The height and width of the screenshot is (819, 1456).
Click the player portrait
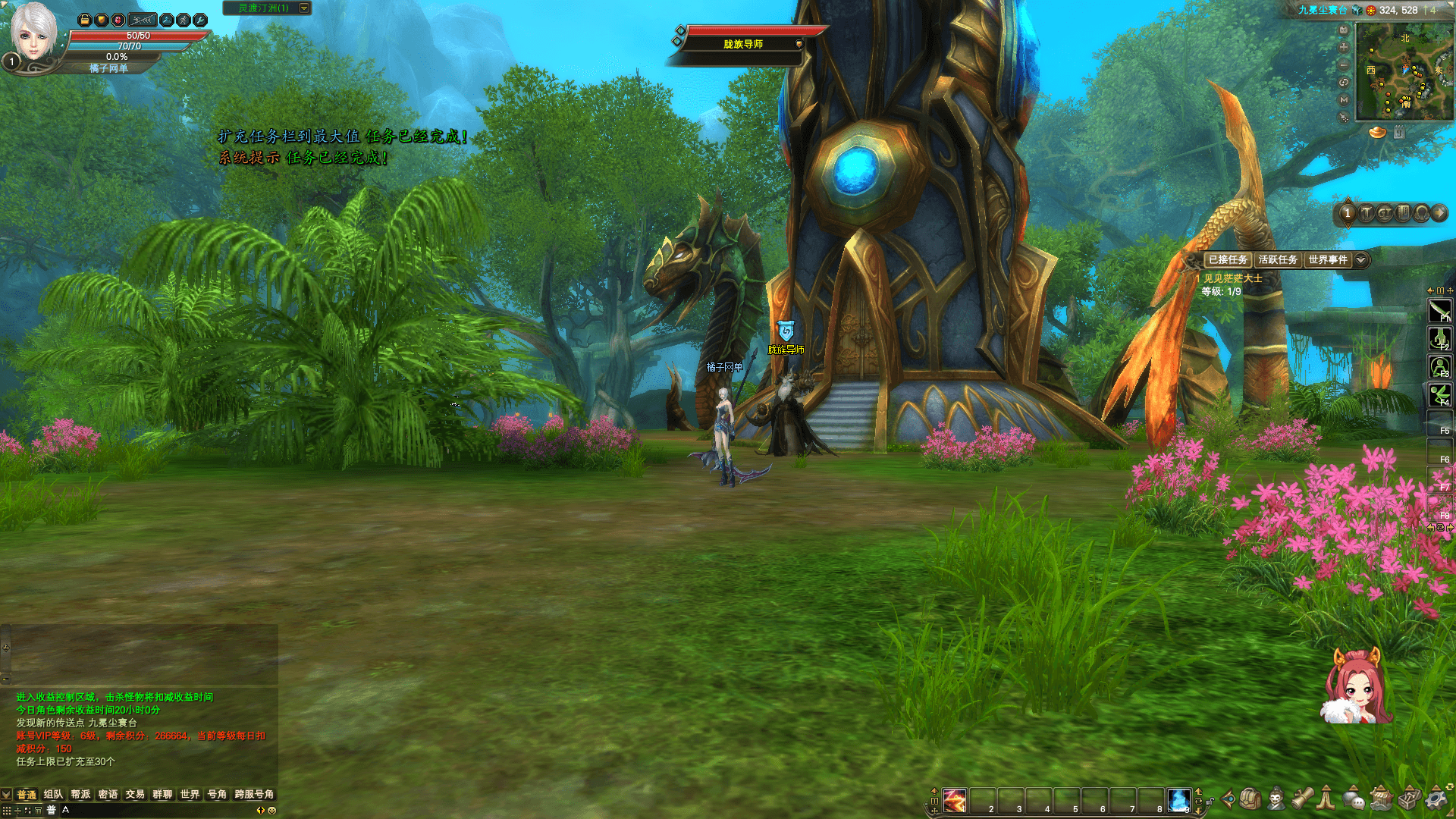point(33,32)
